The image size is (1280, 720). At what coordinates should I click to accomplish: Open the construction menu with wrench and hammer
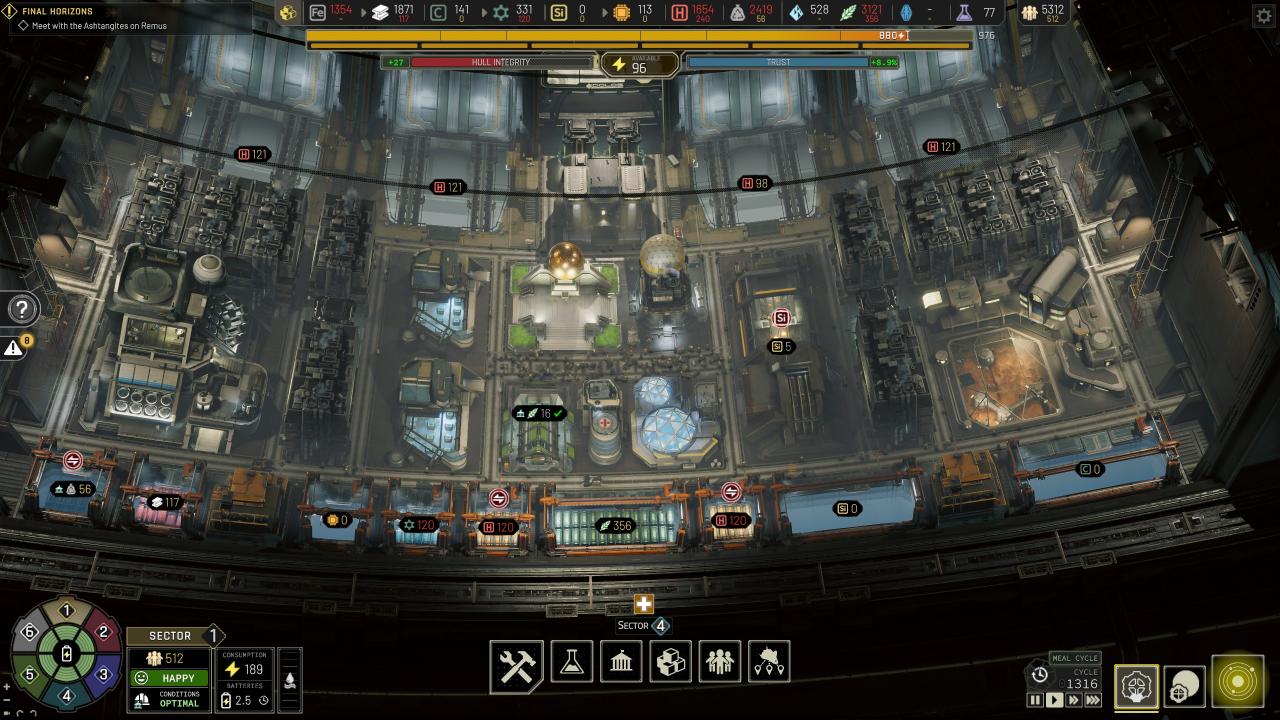click(517, 665)
